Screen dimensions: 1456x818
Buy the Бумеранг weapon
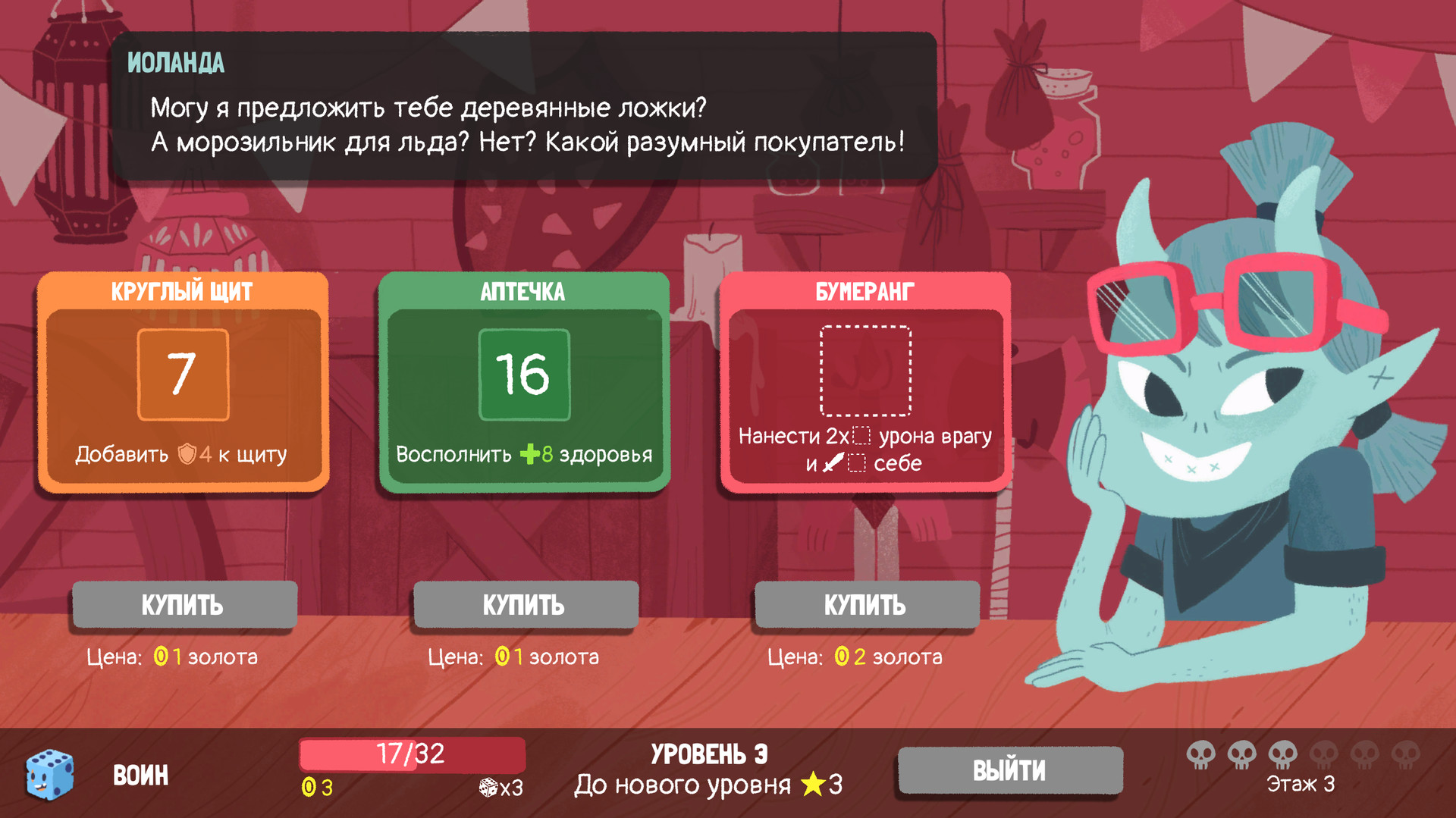(x=866, y=605)
